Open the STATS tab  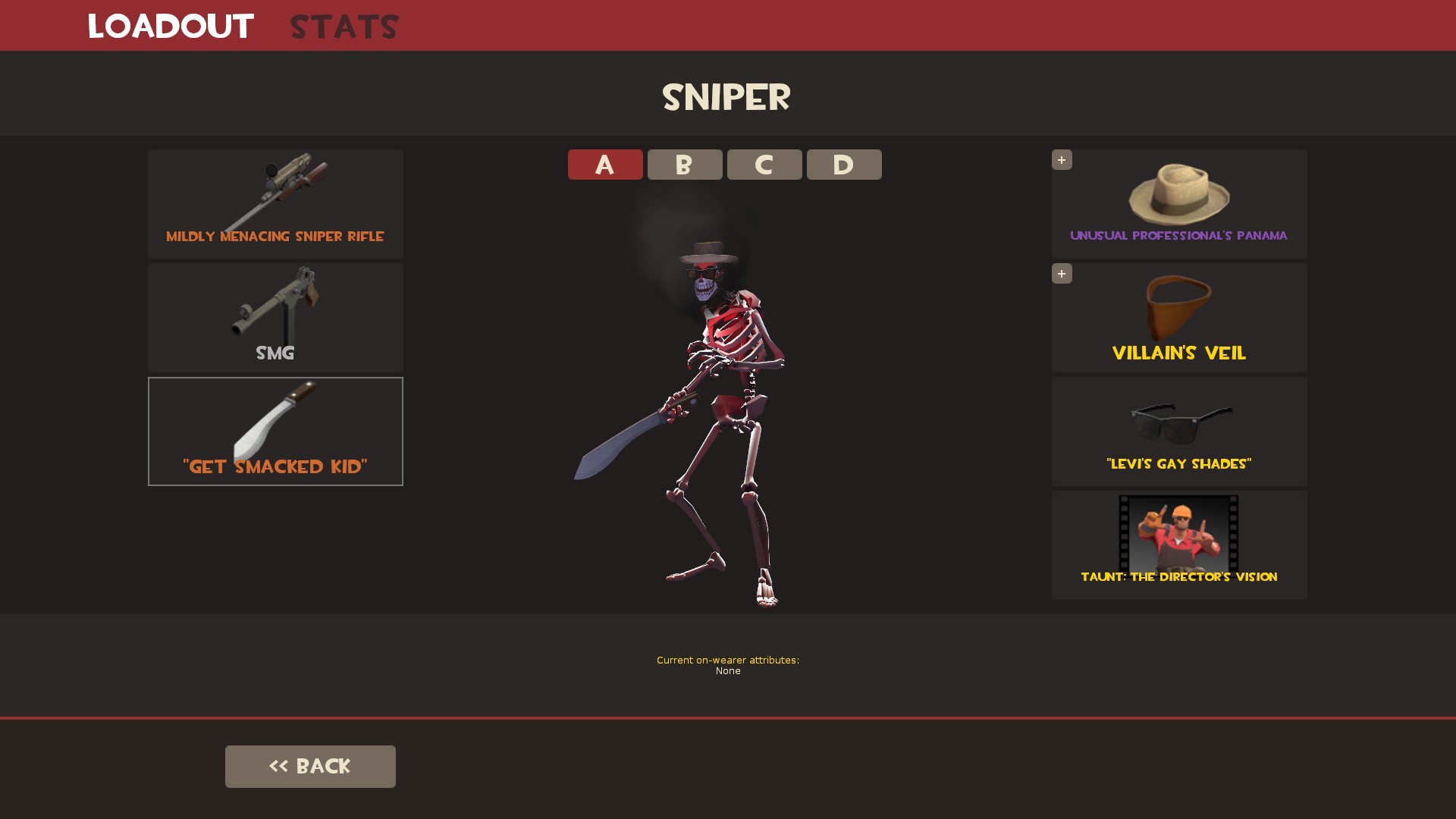tap(344, 26)
